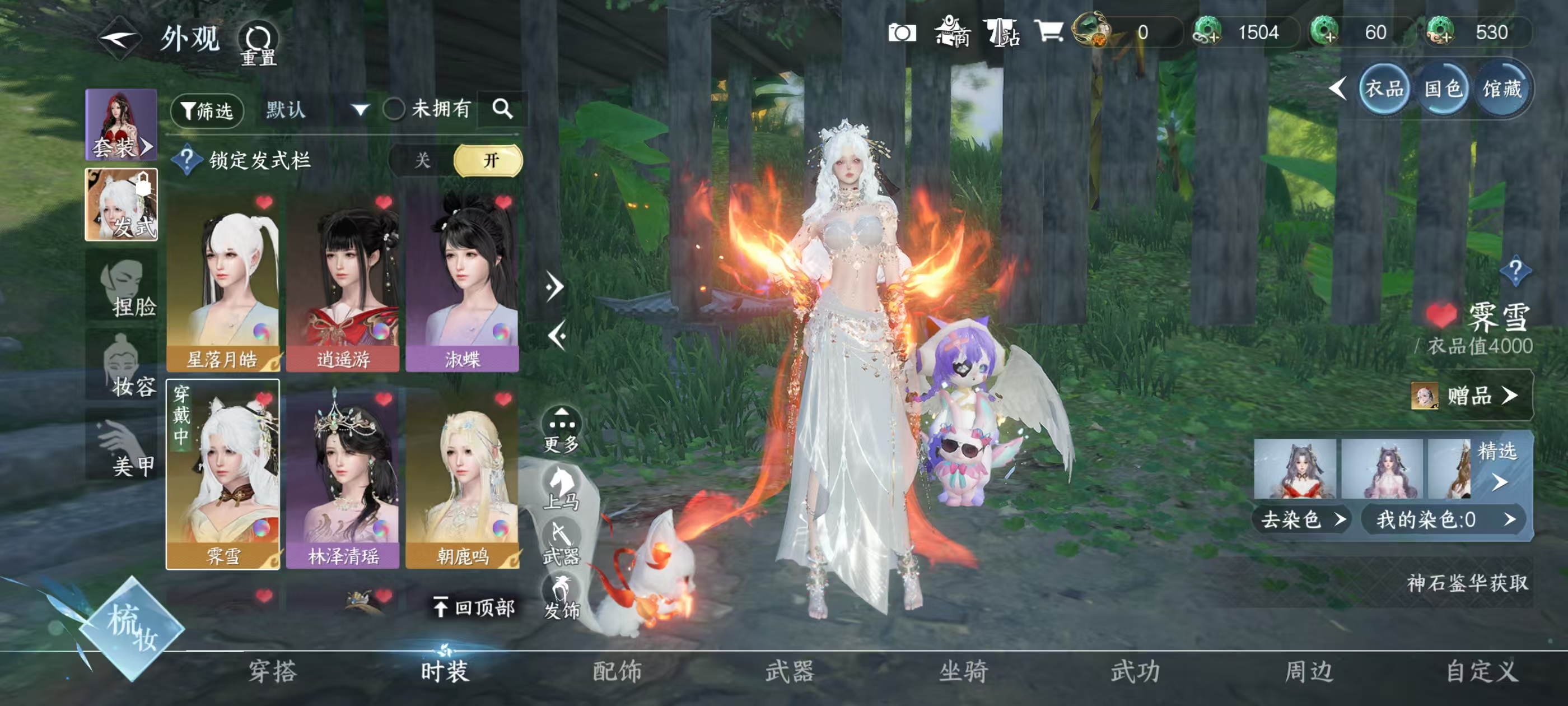Tick the 未拥有 checkbox
Image resolution: width=1568 pixels, height=706 pixels.
394,110
